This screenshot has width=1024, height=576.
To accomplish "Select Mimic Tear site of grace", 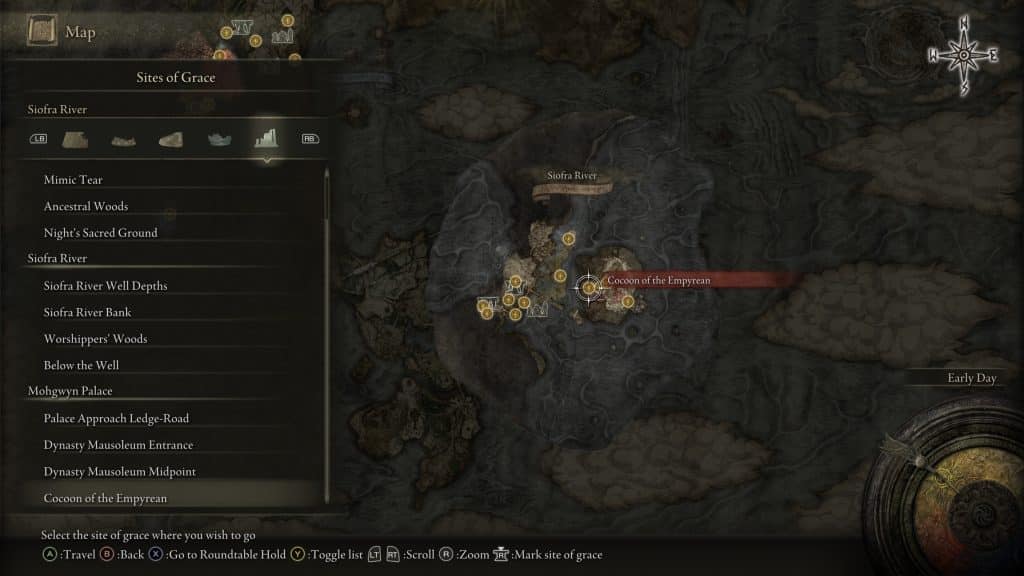I will click(73, 180).
